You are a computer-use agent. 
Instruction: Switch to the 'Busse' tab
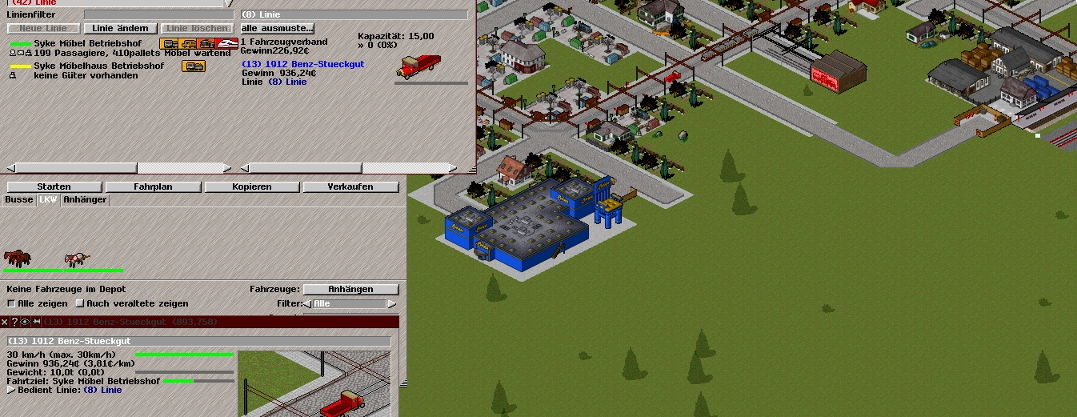click(19, 200)
